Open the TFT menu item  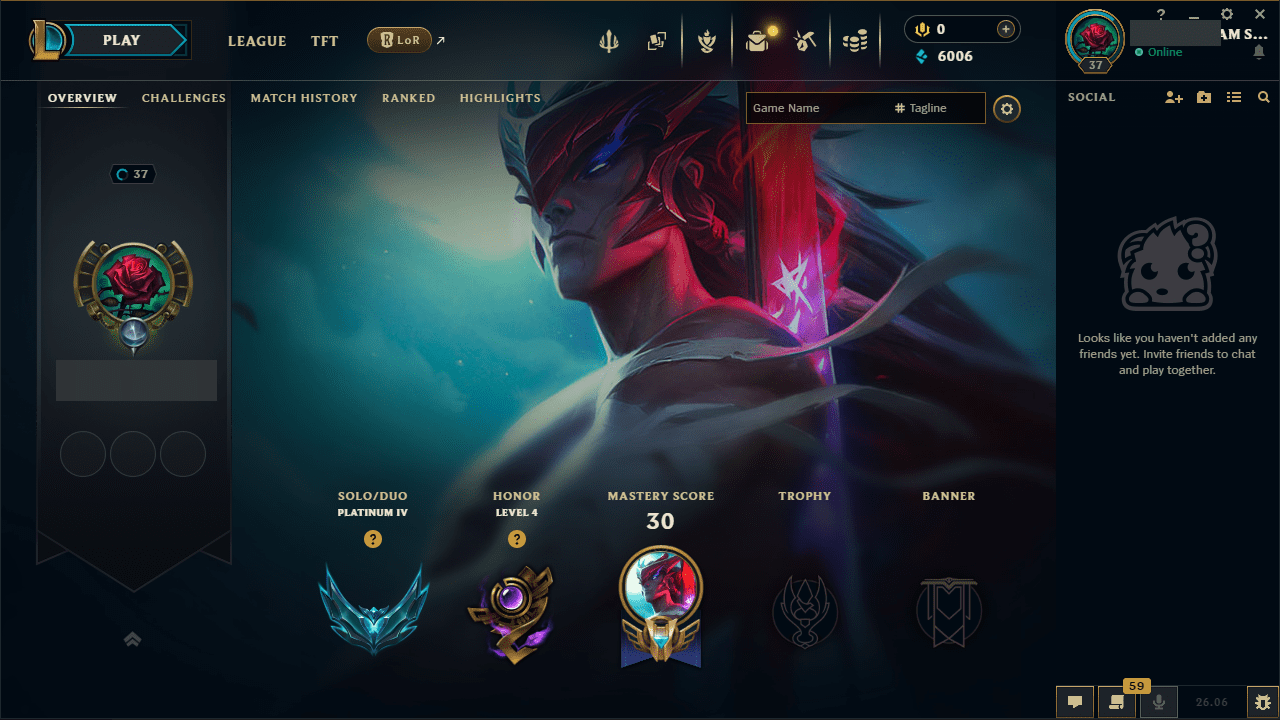[324, 41]
